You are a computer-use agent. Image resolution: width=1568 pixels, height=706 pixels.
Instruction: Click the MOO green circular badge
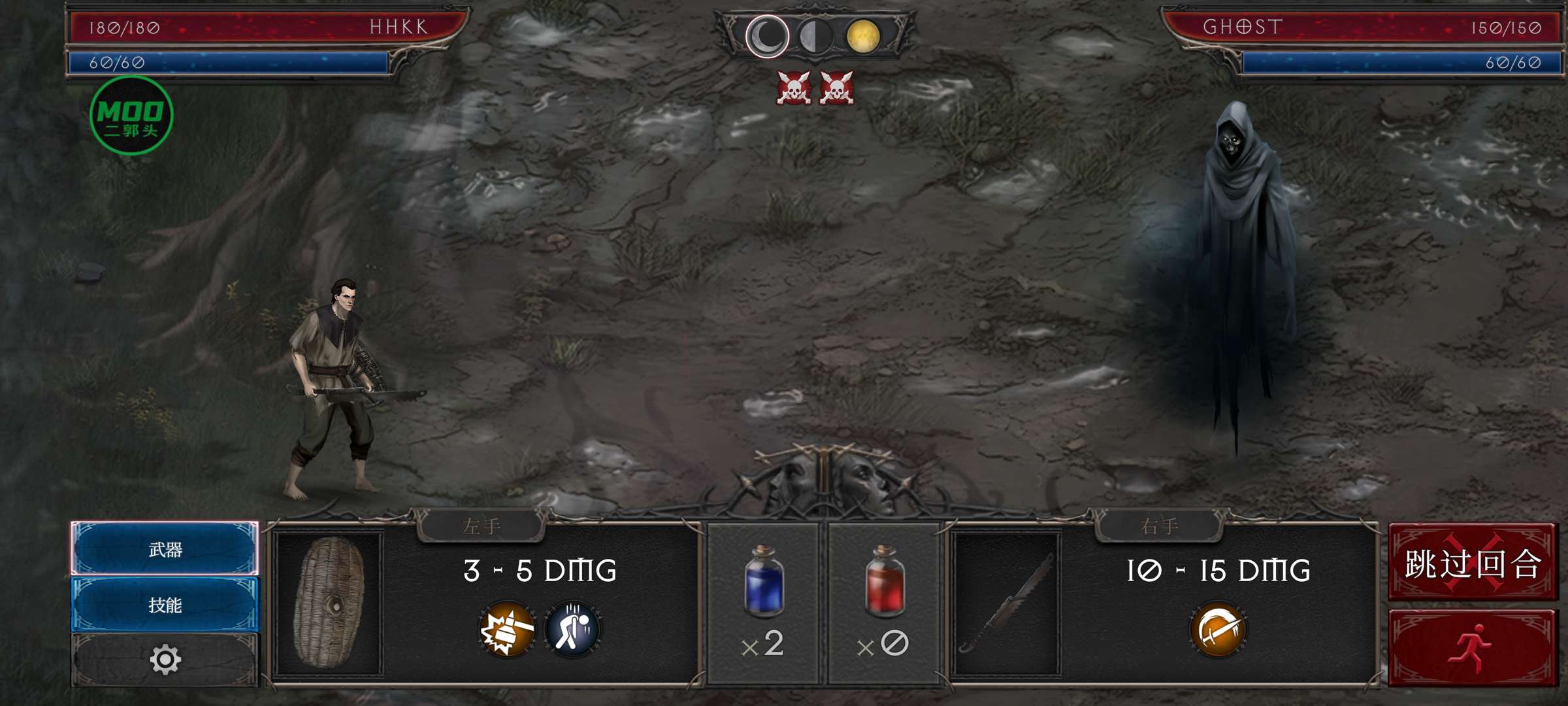(x=131, y=116)
